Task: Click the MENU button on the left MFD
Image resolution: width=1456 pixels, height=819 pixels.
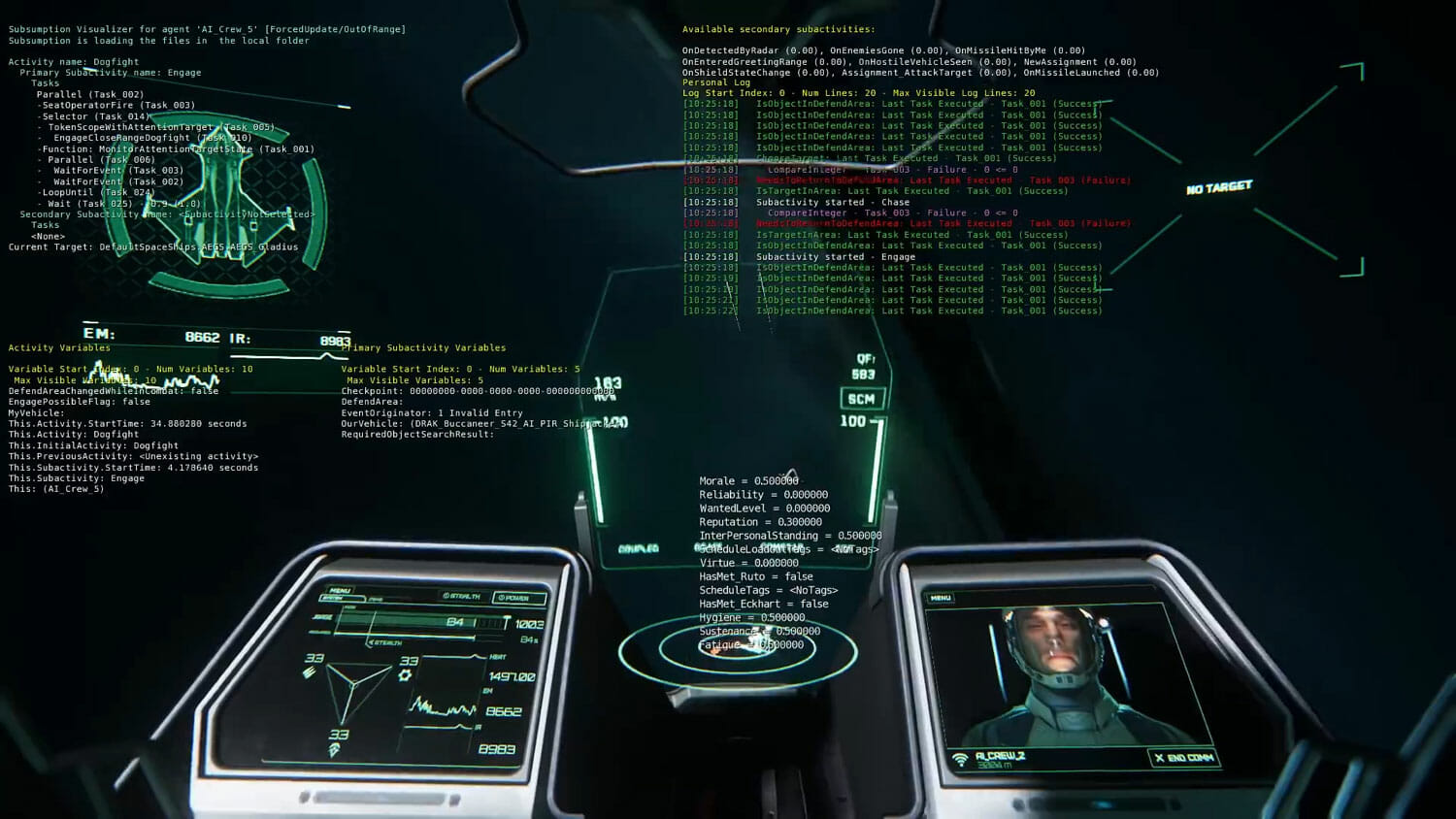Action: [341, 589]
